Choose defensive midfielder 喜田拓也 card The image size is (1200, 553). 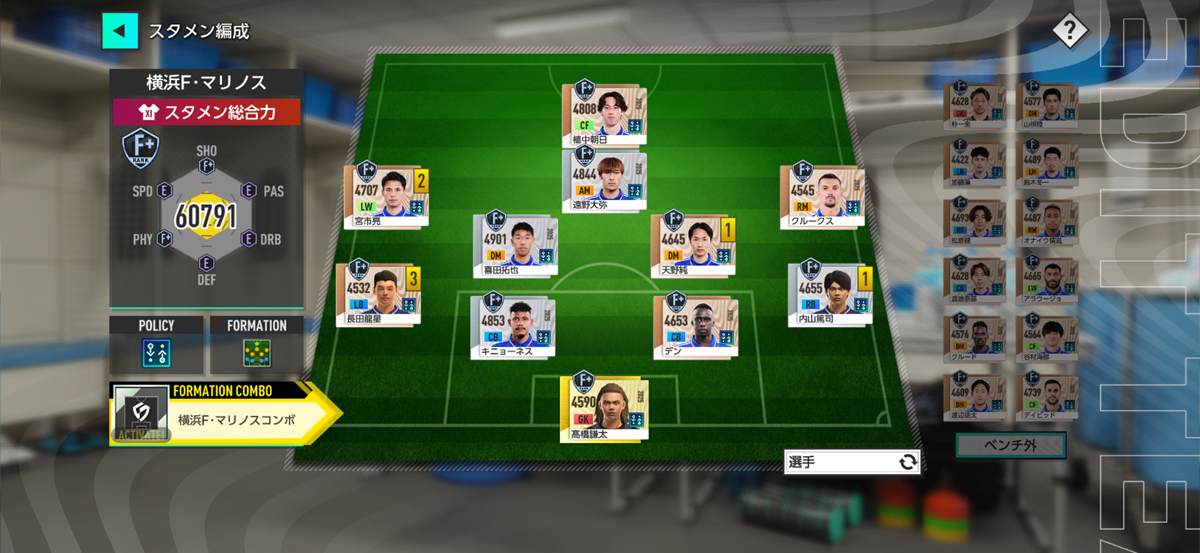point(513,244)
